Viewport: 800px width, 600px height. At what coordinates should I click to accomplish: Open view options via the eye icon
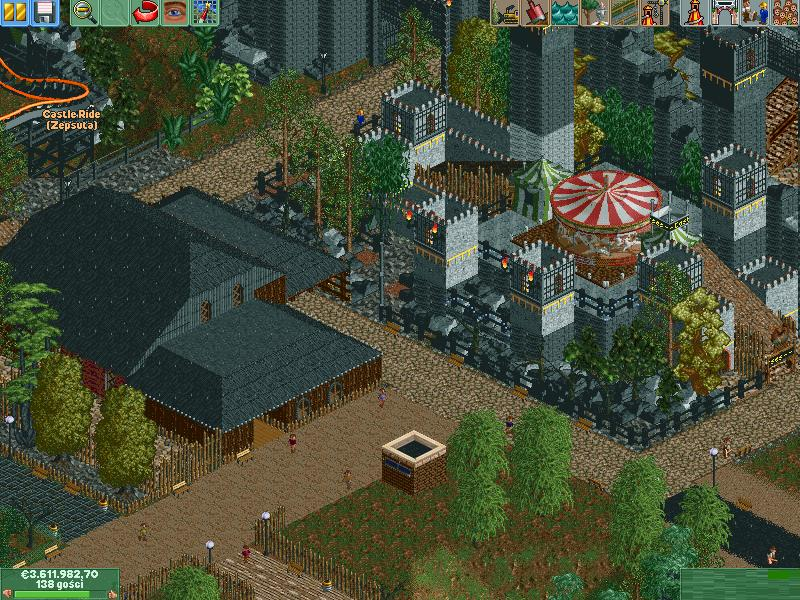click(x=176, y=12)
